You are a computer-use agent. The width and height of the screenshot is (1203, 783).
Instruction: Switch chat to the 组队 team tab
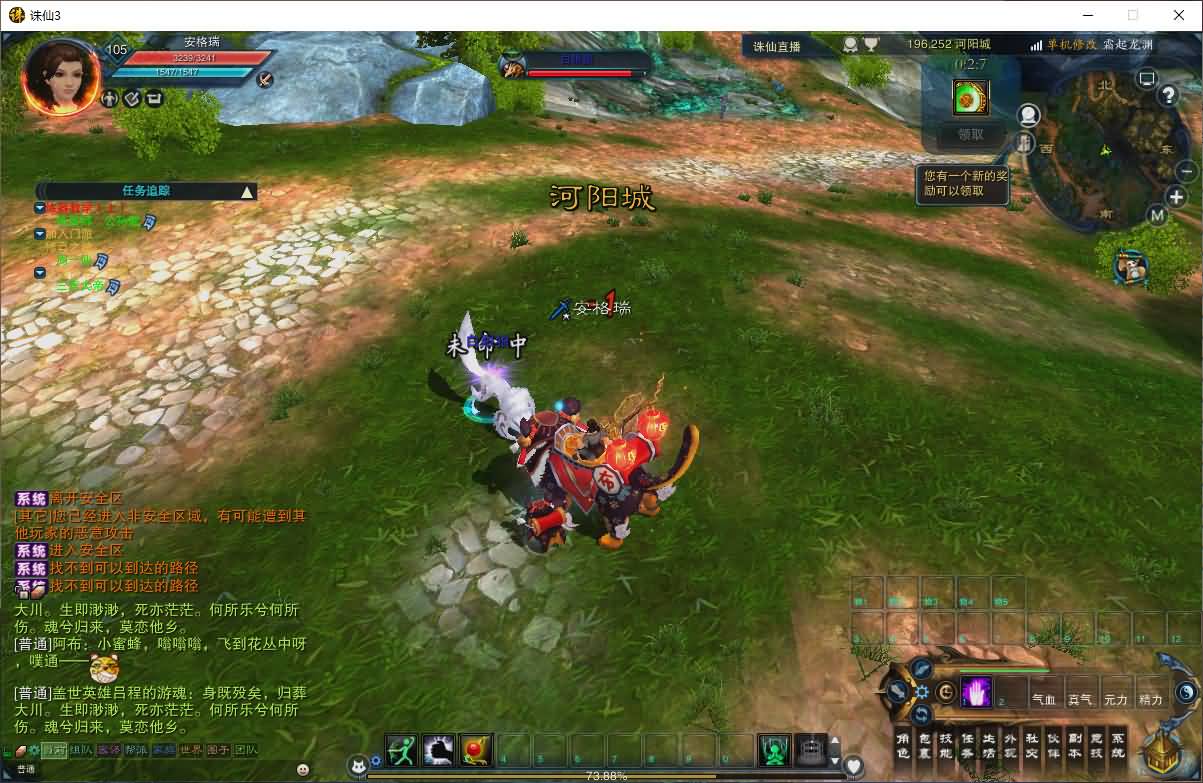[81, 750]
